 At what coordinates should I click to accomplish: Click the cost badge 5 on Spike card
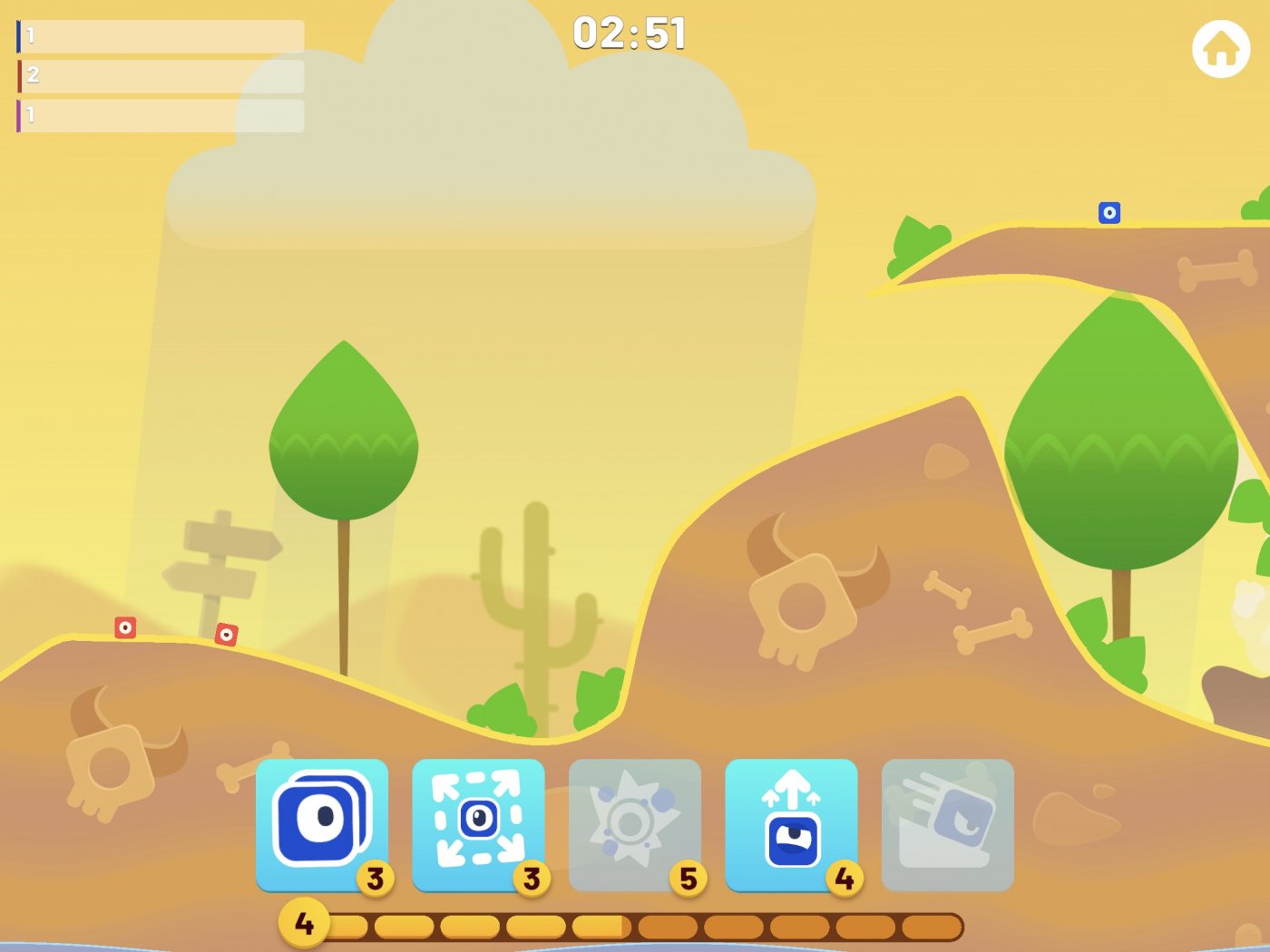point(688,878)
